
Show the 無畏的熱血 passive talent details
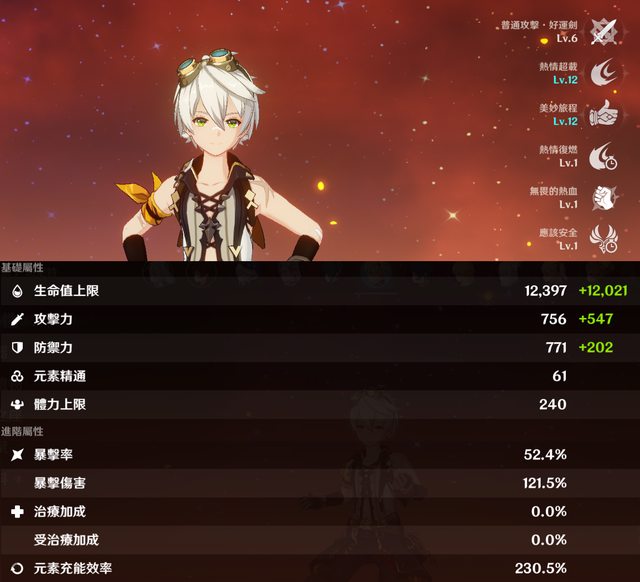click(x=602, y=196)
